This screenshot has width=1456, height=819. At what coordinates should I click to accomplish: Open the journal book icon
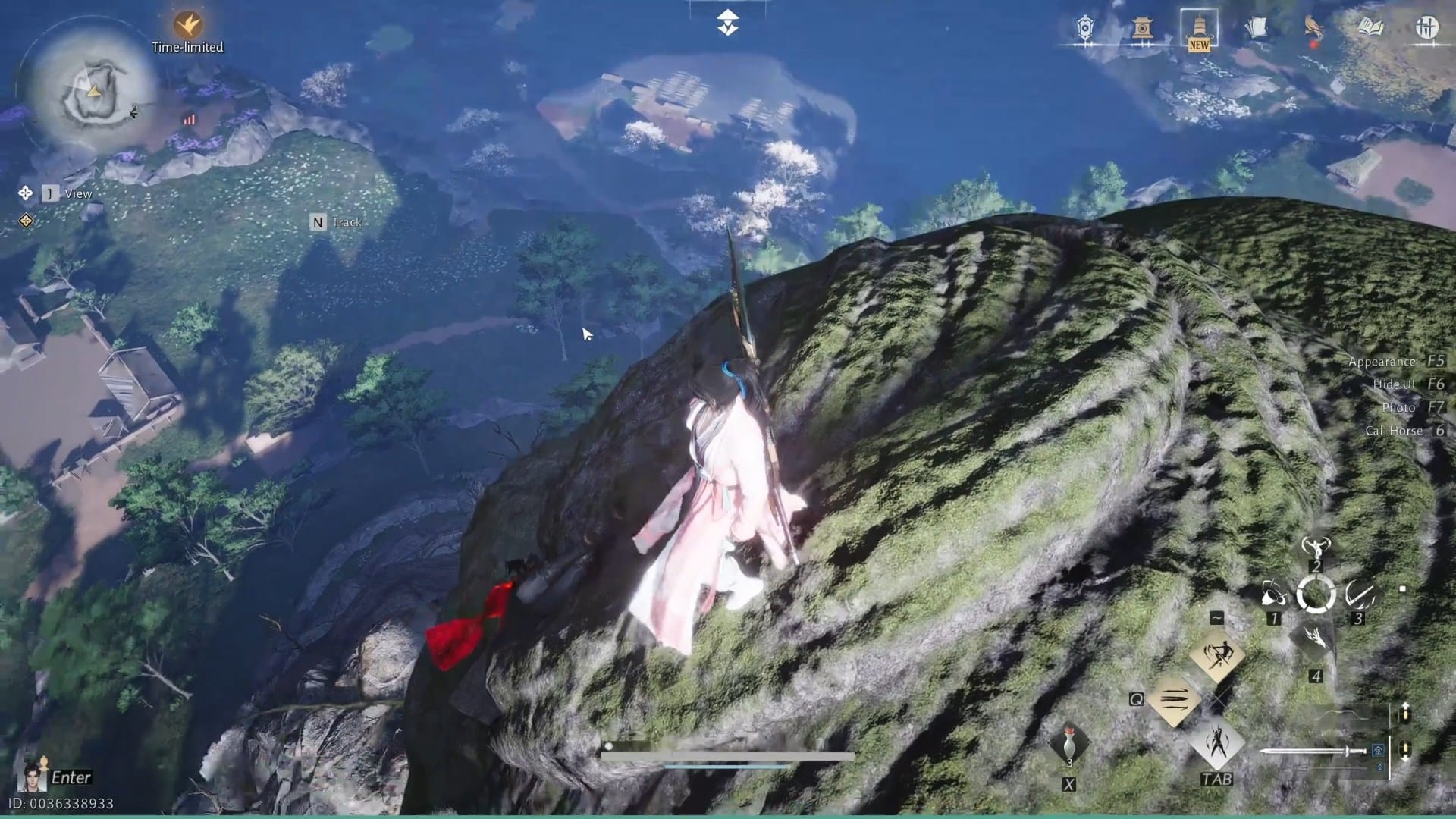1371,27
